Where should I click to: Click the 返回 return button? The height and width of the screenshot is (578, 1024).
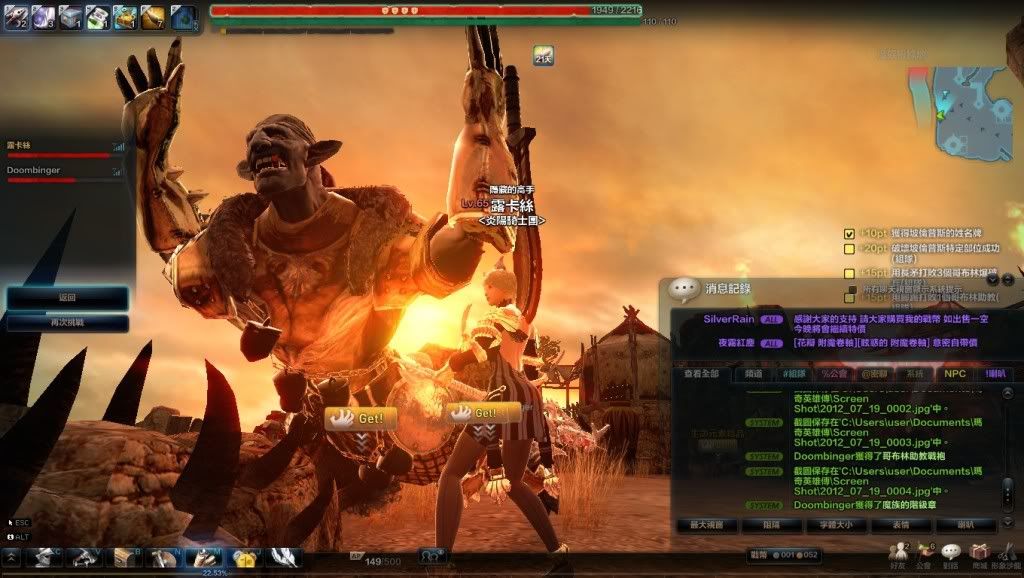coord(67,298)
